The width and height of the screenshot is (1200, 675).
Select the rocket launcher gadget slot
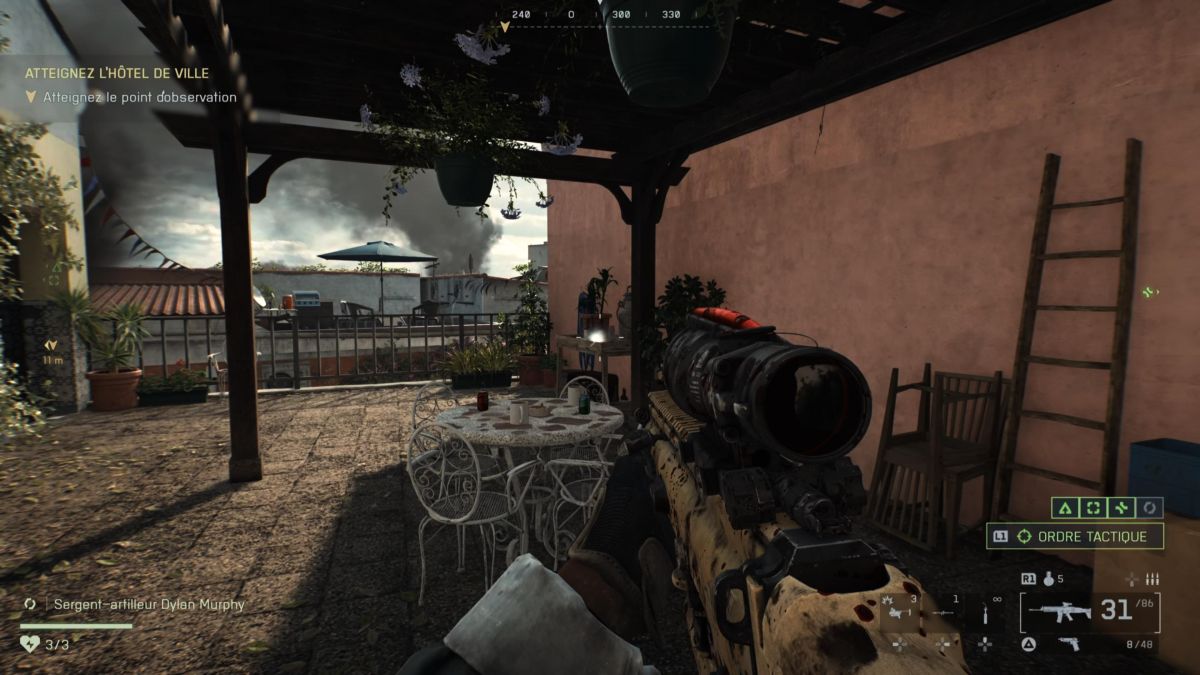coord(941,612)
